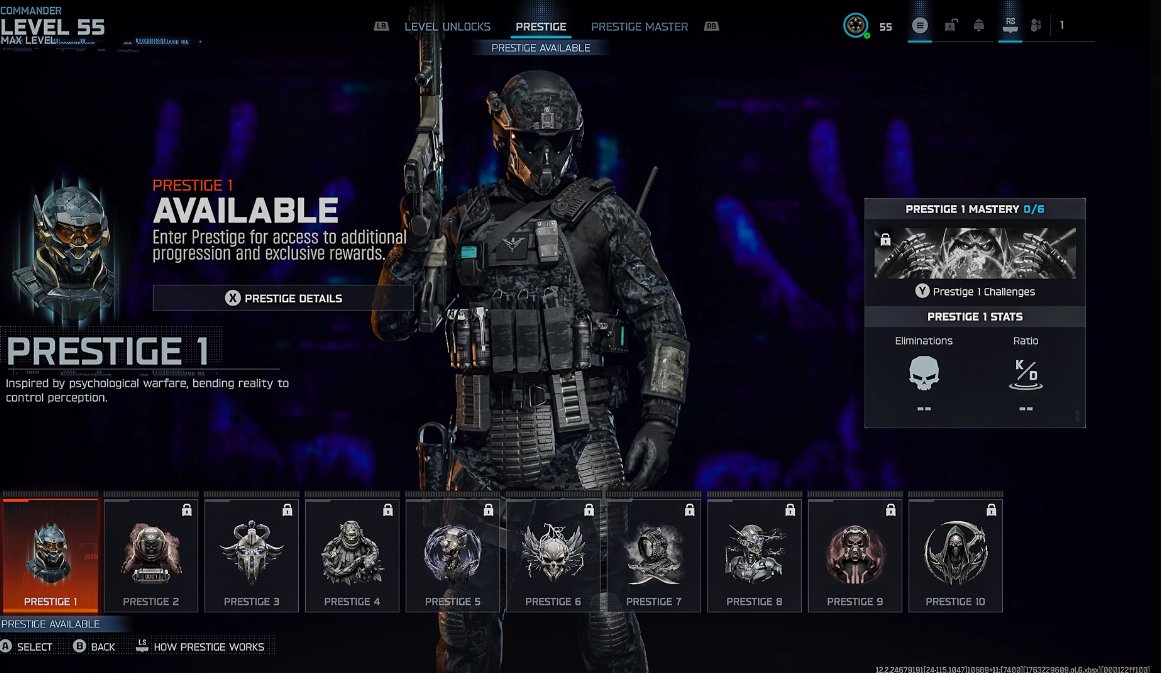Screen dimensions: 1161x673
Task: Open the notifications bell
Action: coord(978,26)
